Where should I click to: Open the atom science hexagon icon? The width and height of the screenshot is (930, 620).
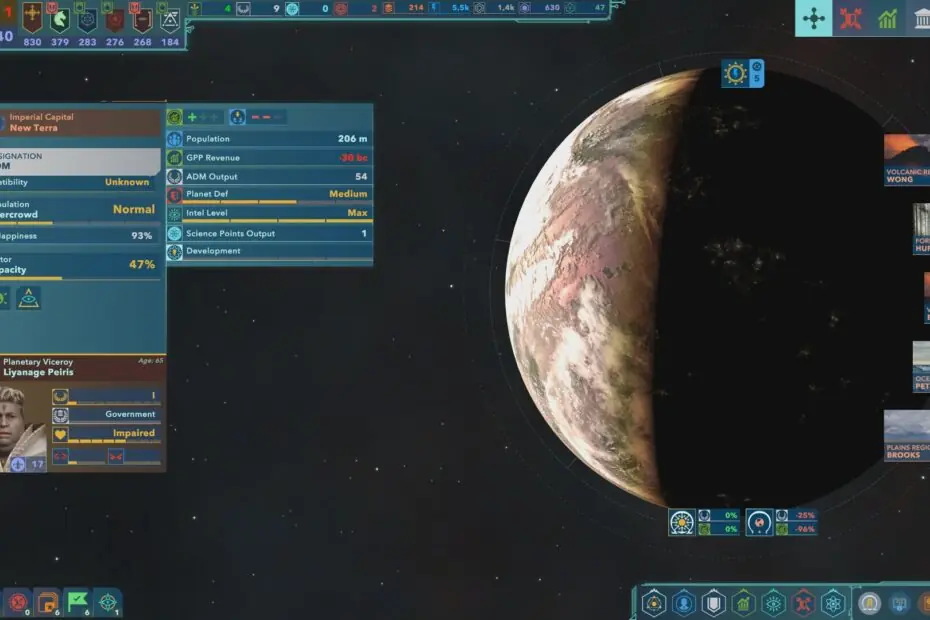(x=833, y=603)
